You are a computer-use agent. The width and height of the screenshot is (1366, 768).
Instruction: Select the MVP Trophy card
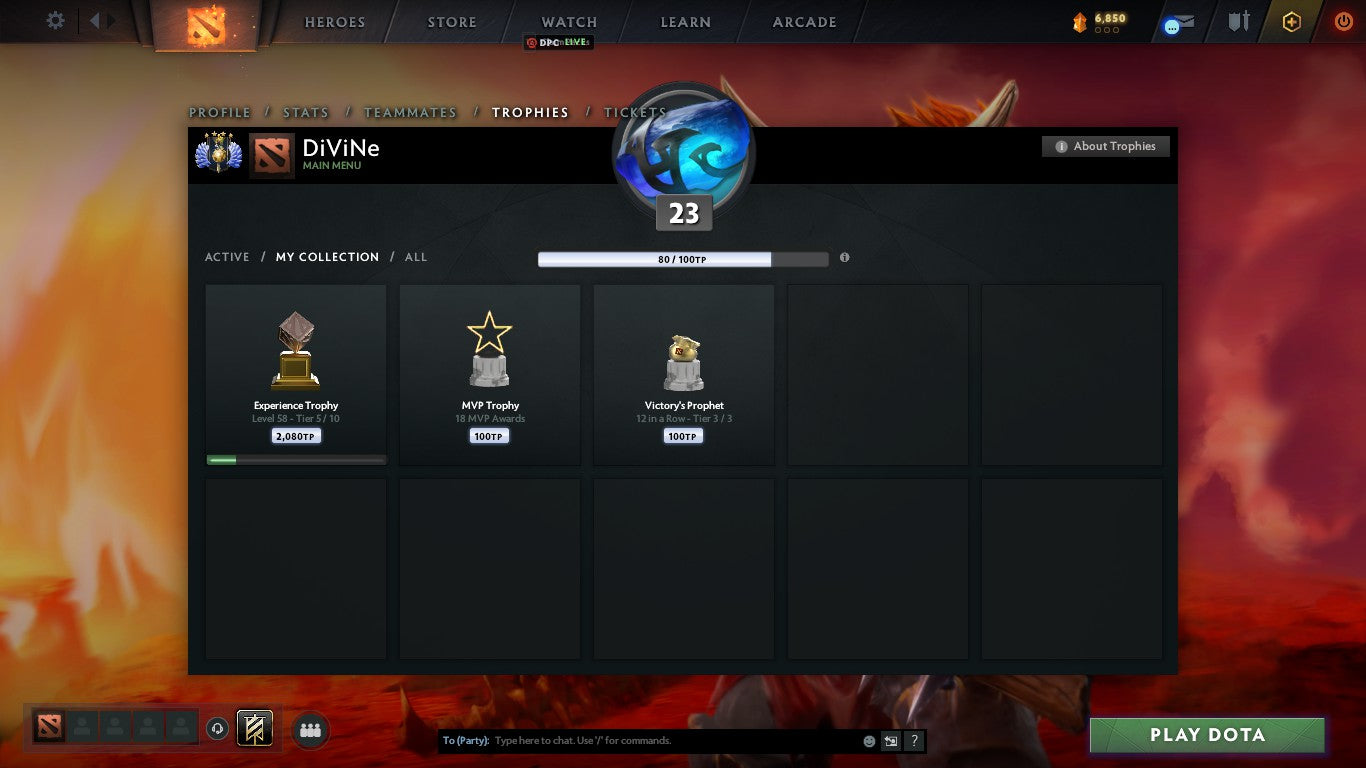coord(489,375)
